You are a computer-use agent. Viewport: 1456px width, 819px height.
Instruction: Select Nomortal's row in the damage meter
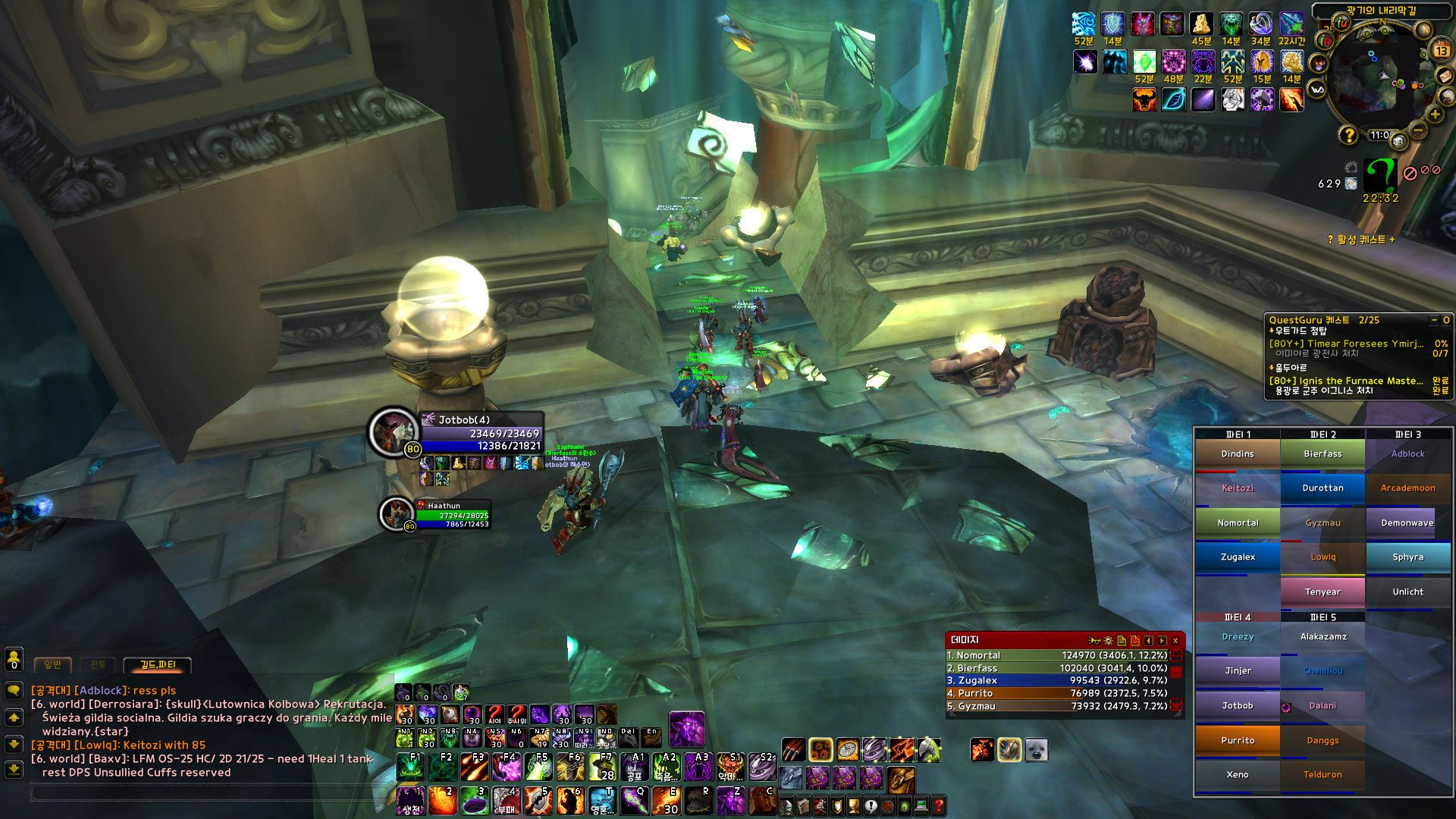[1057, 655]
